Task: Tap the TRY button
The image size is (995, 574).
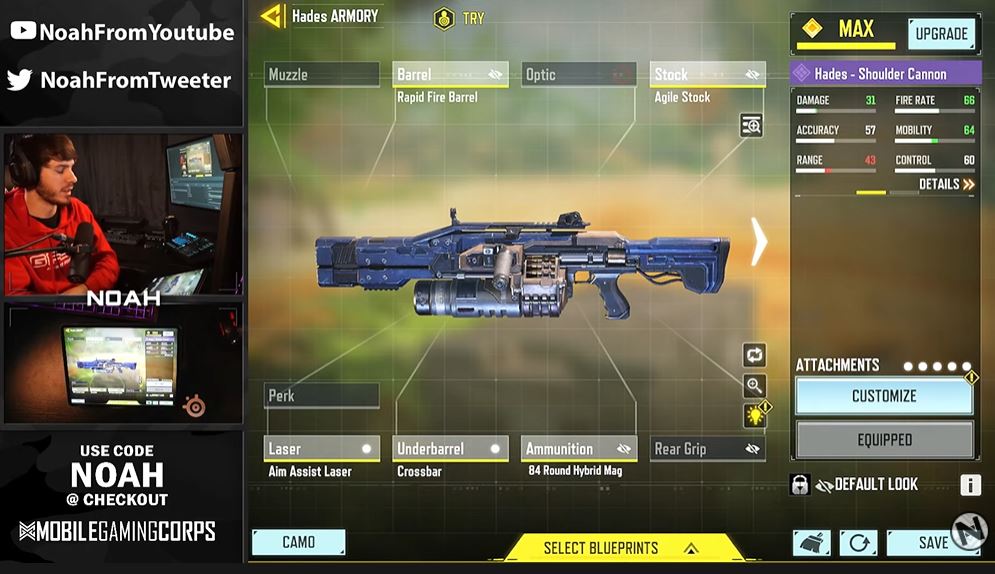Action: 459,18
